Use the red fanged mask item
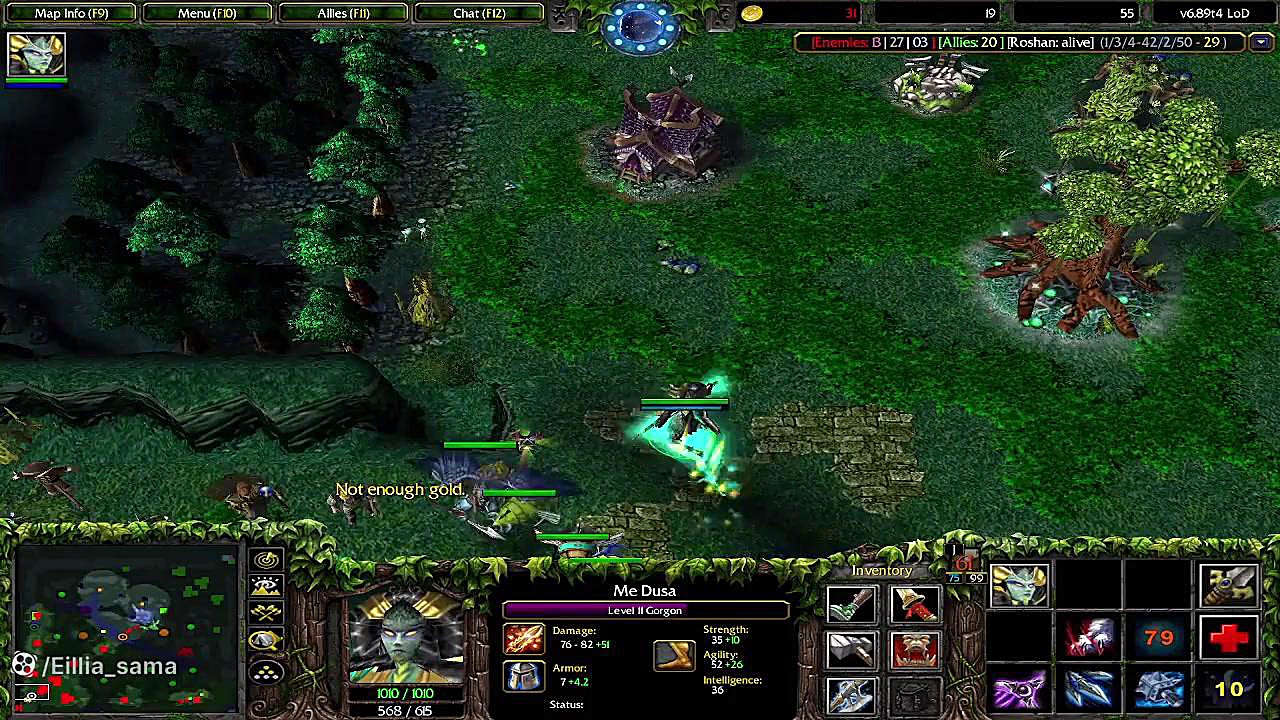This screenshot has width=1280, height=720. 914,650
